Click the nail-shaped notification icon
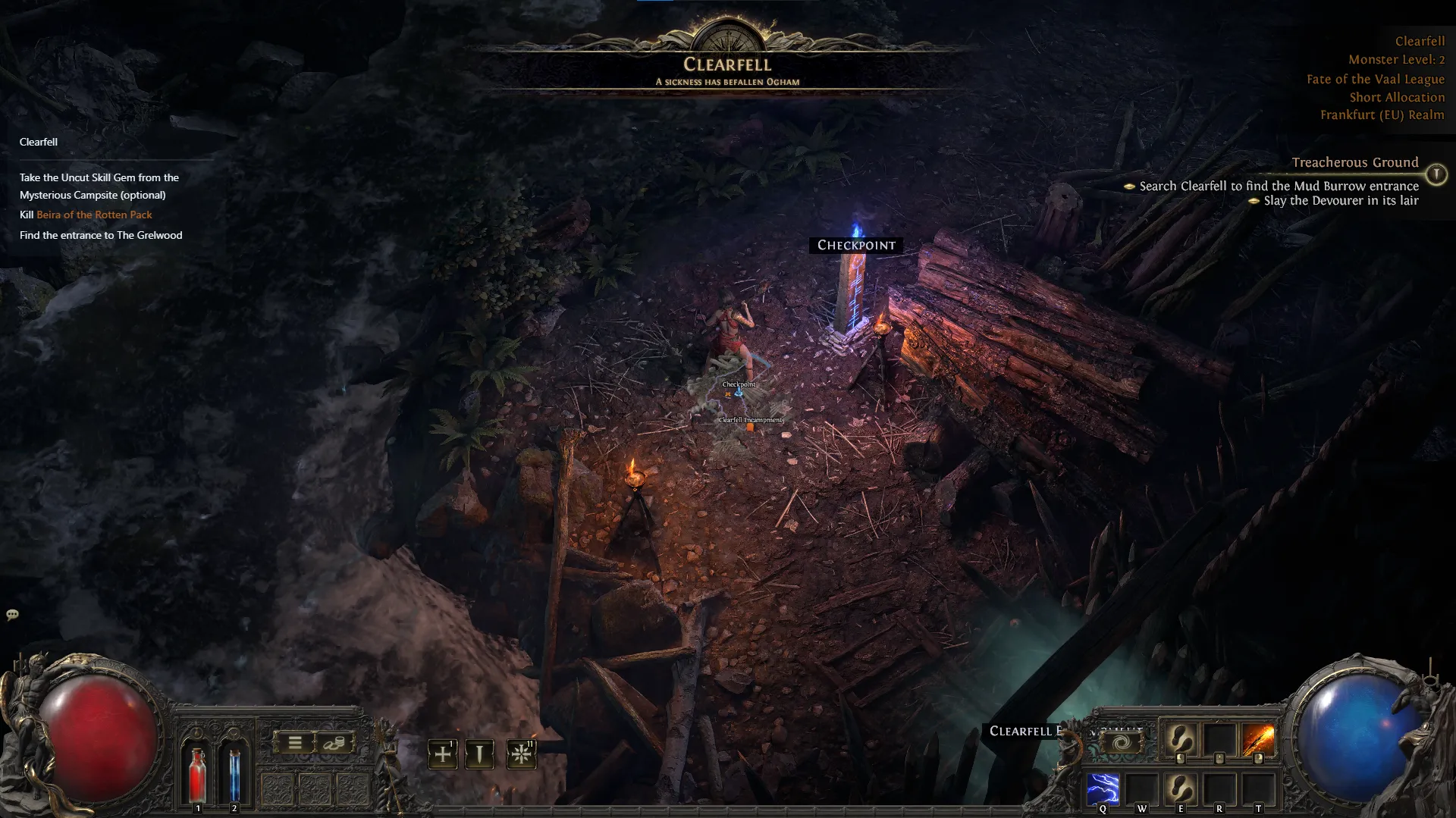Image resolution: width=1456 pixels, height=818 pixels. (479, 754)
